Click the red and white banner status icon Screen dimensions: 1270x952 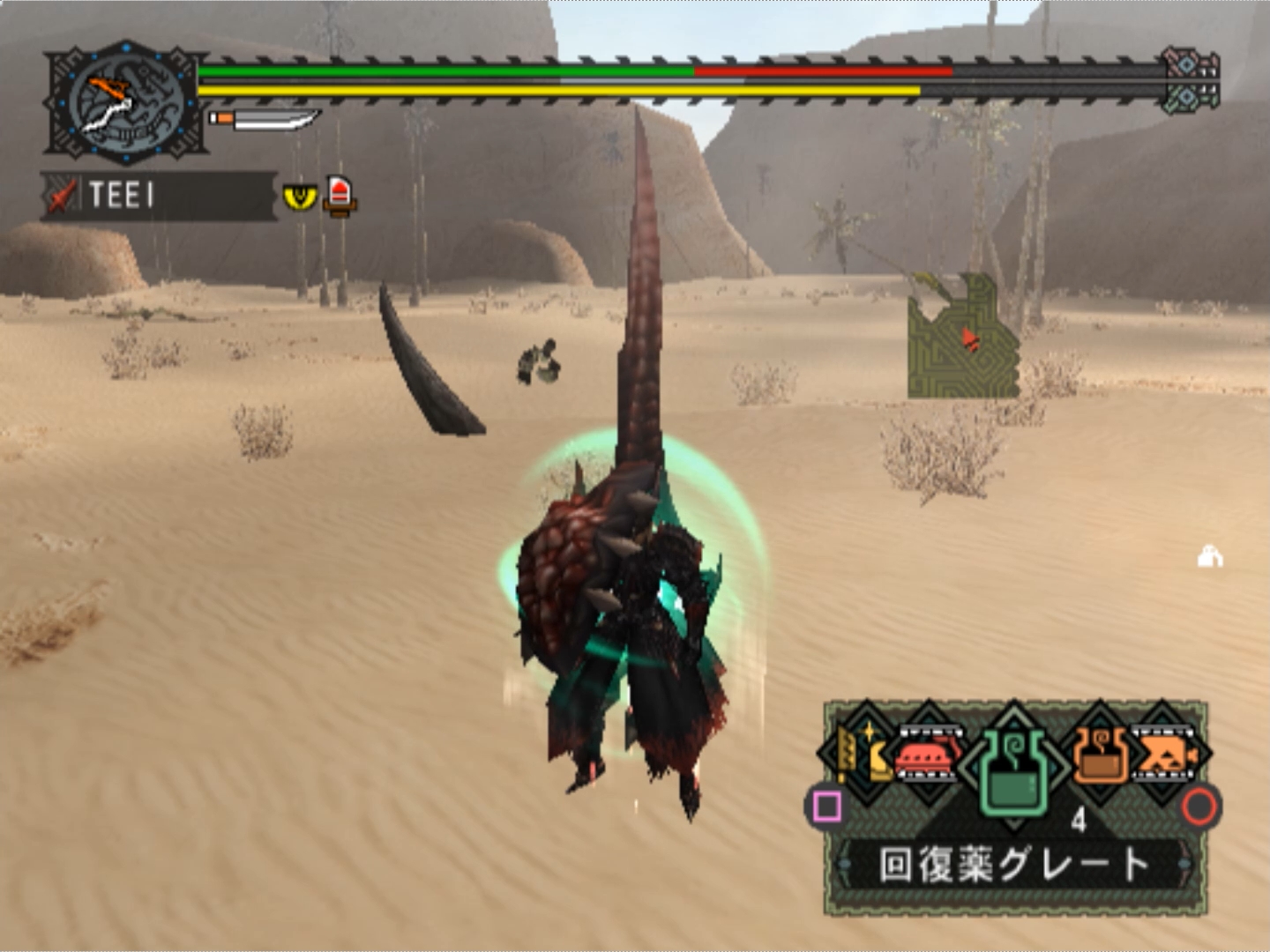(x=340, y=195)
